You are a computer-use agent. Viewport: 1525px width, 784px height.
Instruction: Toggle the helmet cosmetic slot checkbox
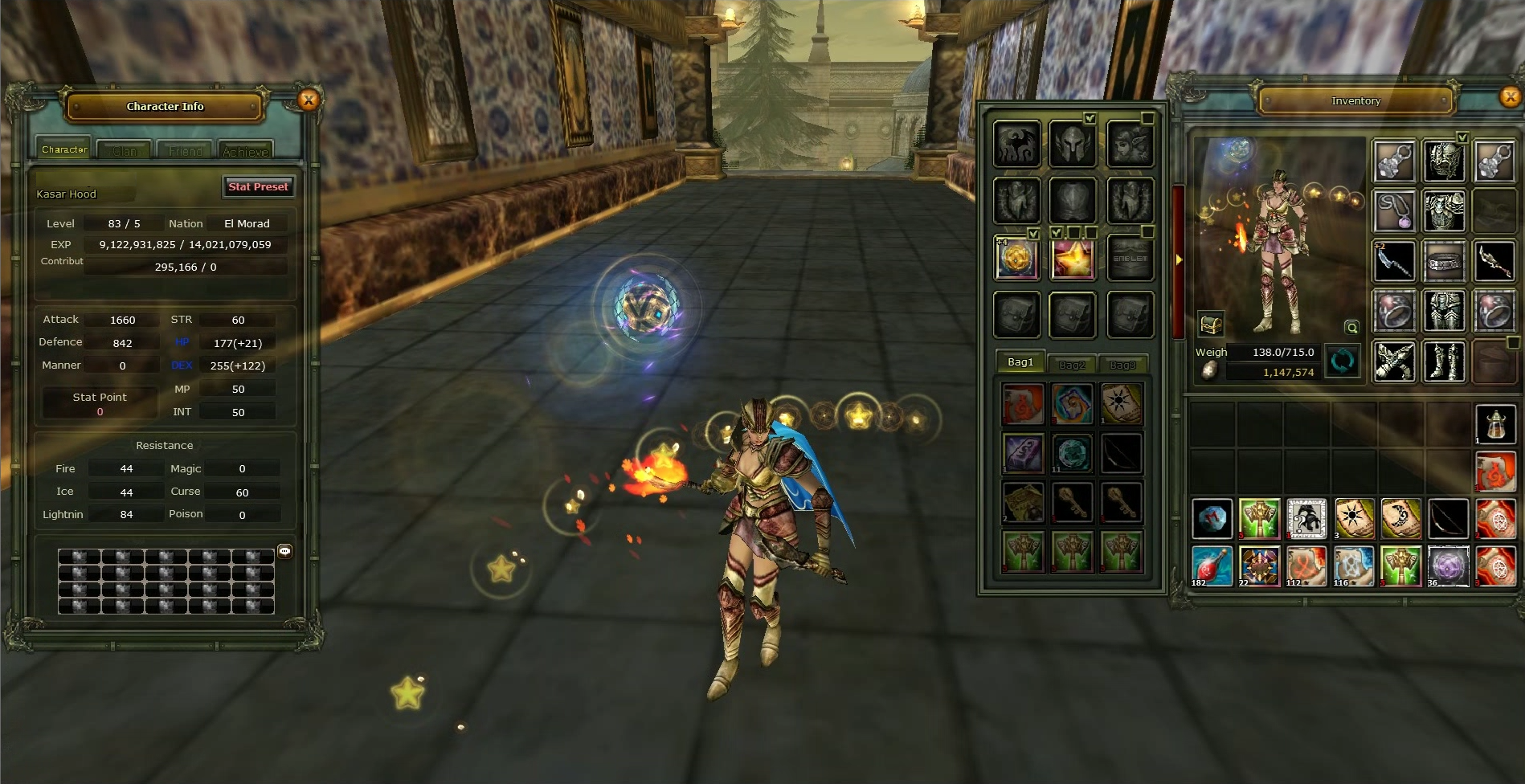(x=1090, y=118)
